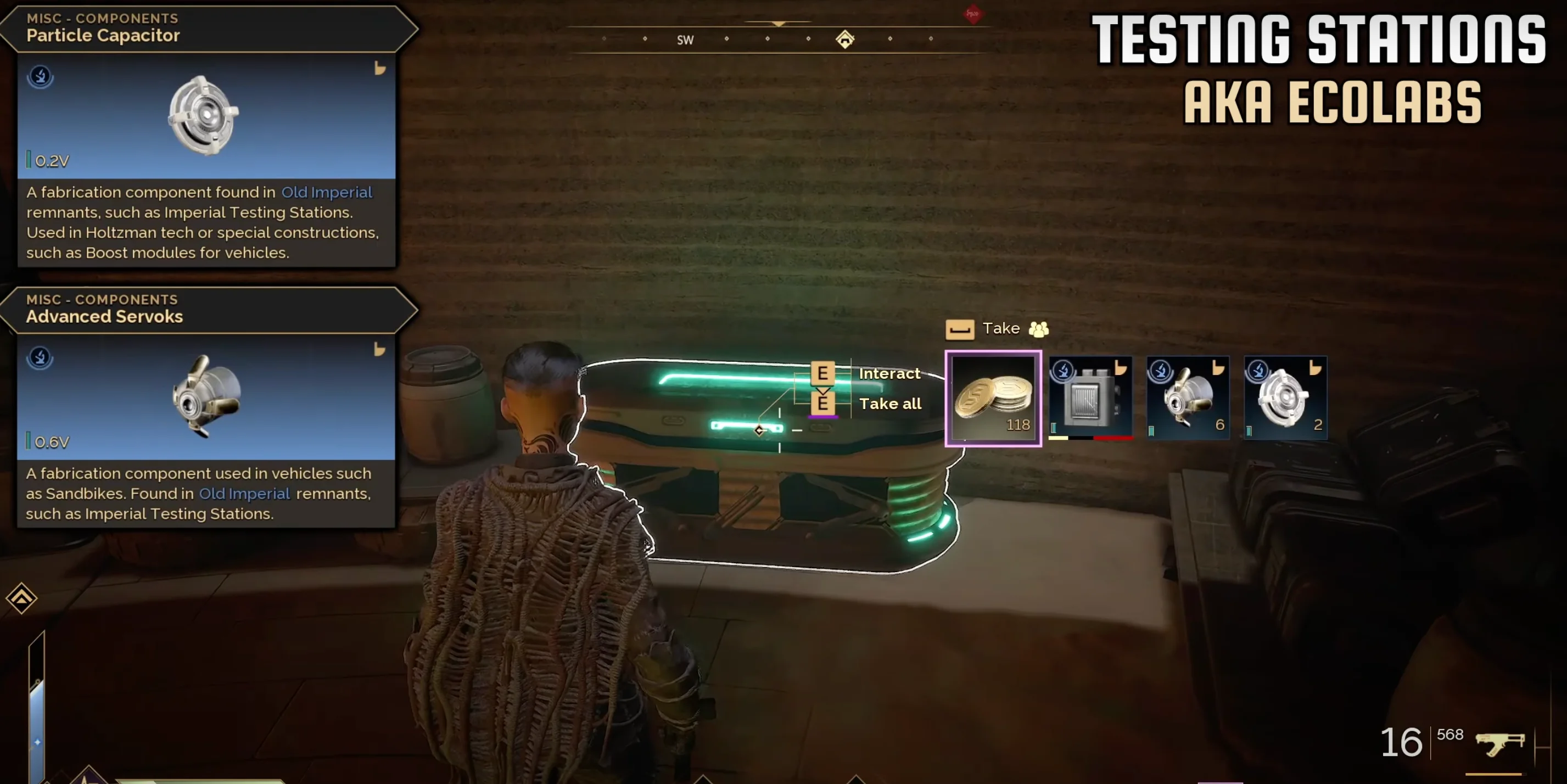This screenshot has width=1567, height=784.
Task: Click the group icon beside the Take prompt
Action: pyautogui.click(x=1039, y=328)
